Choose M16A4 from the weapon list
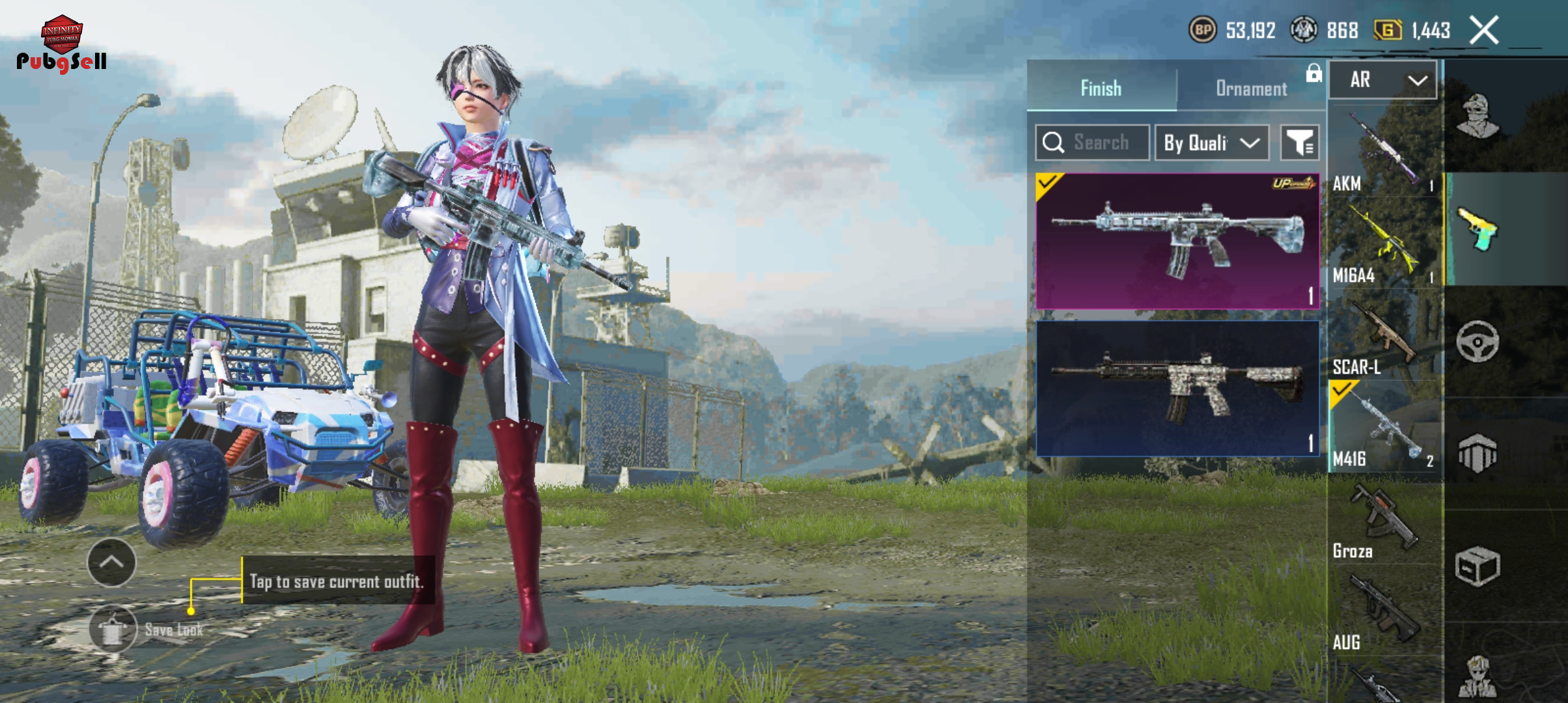Screen dimensions: 1568x703 pos(1384,243)
